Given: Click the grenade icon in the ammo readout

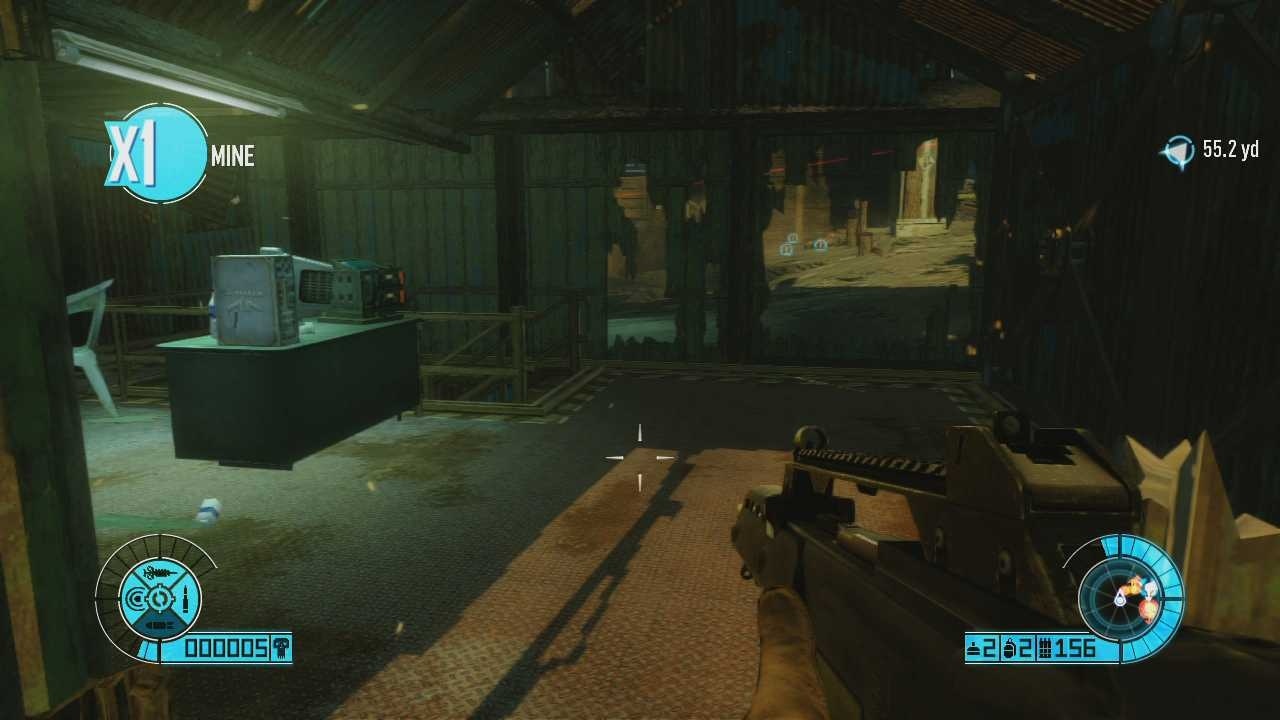Looking at the screenshot, I should pyautogui.click(x=1010, y=648).
